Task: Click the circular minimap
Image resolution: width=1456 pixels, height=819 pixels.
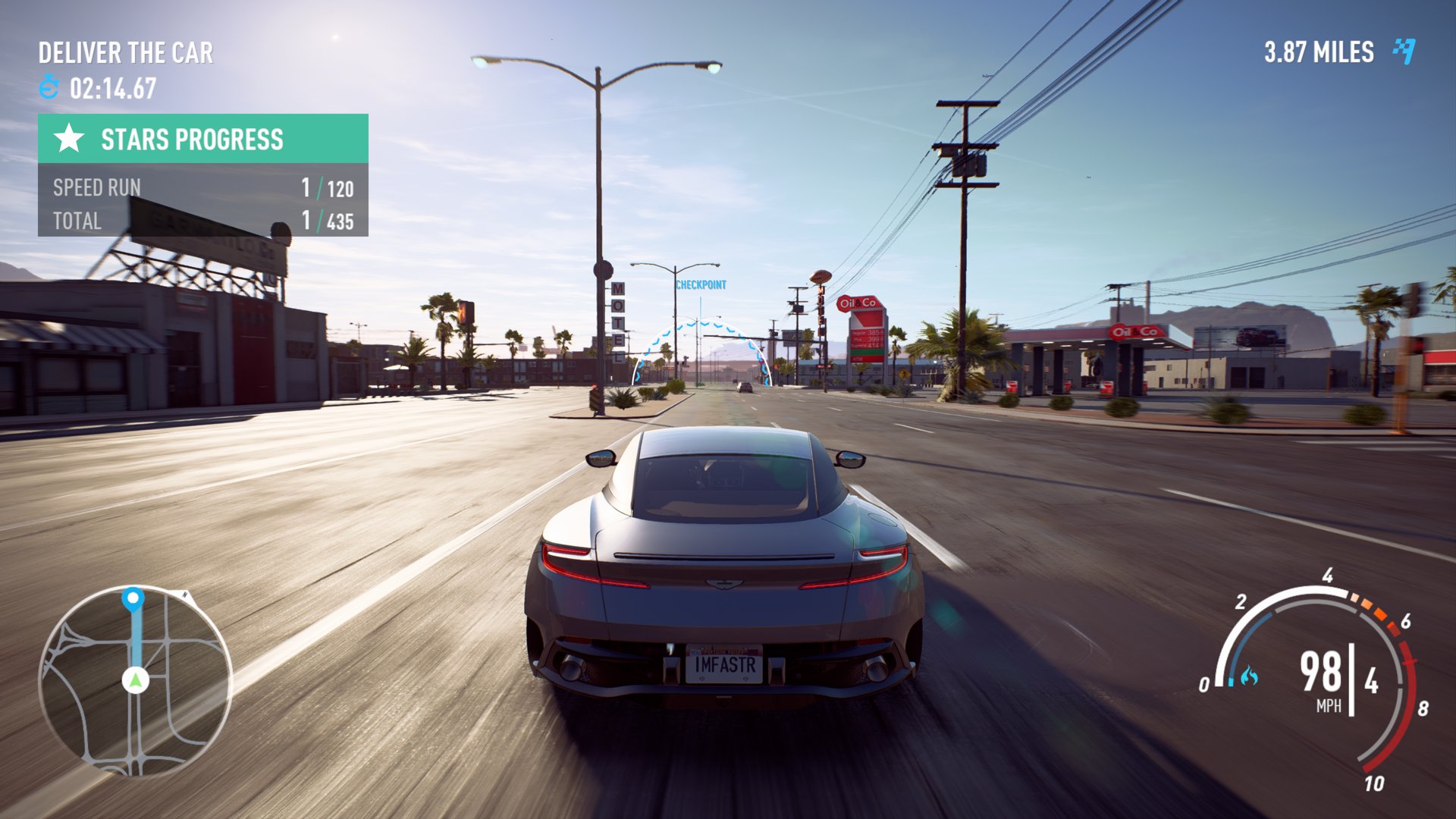Action: [135, 681]
